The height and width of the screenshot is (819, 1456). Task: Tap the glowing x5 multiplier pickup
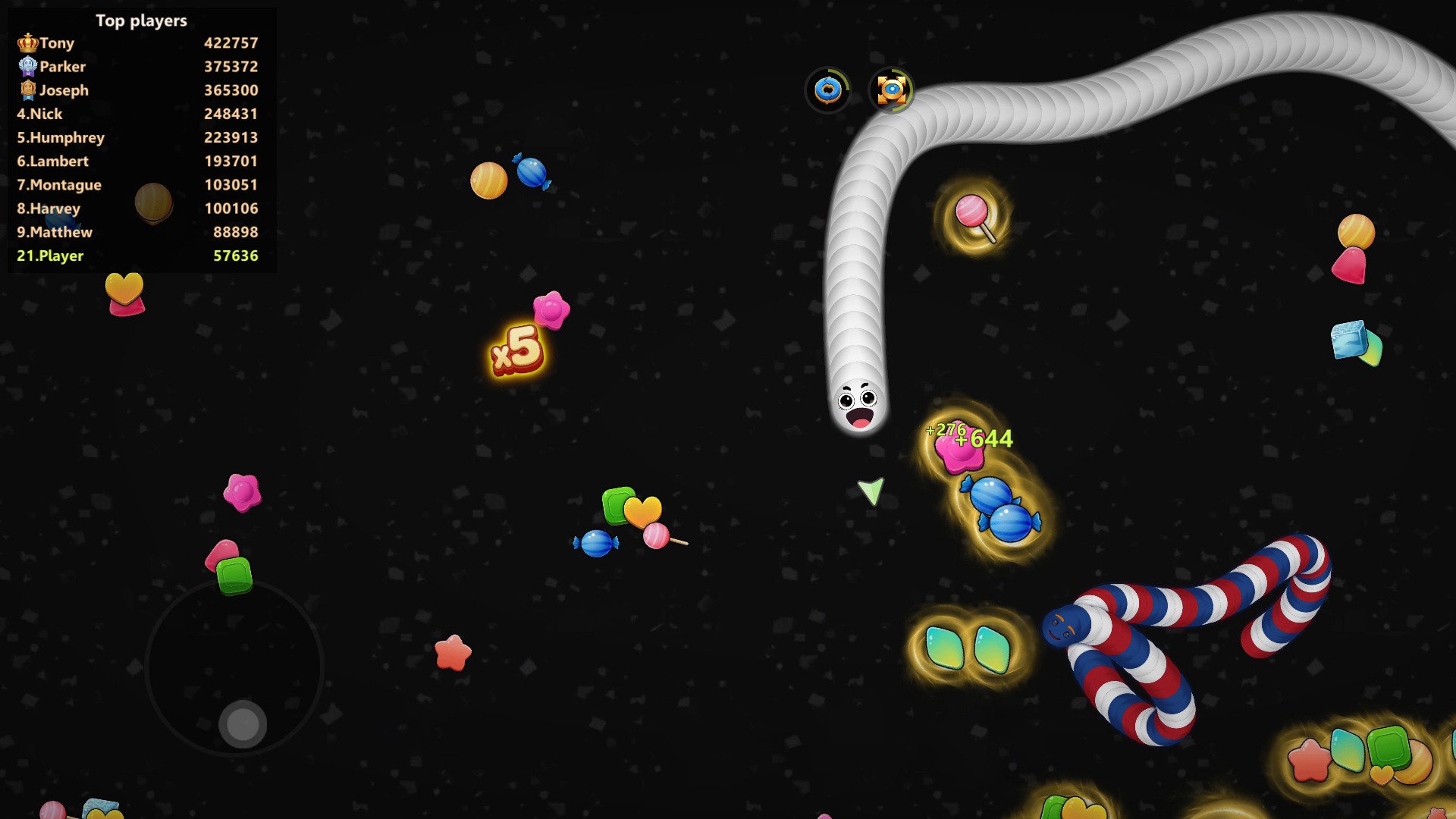[518, 351]
